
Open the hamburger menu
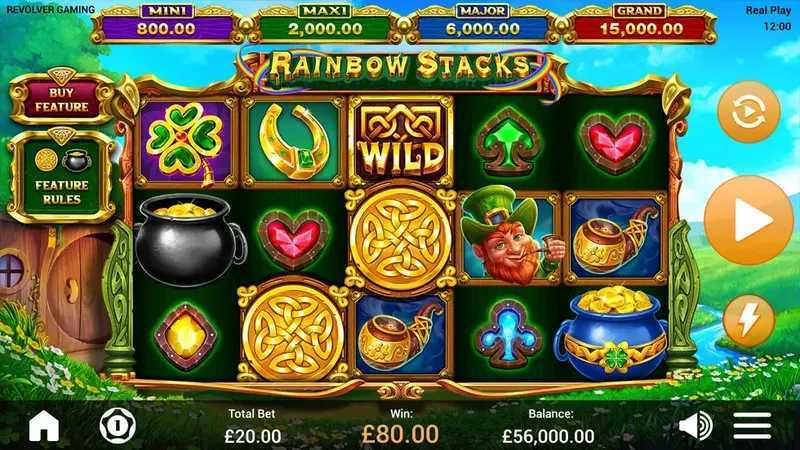coord(752,426)
